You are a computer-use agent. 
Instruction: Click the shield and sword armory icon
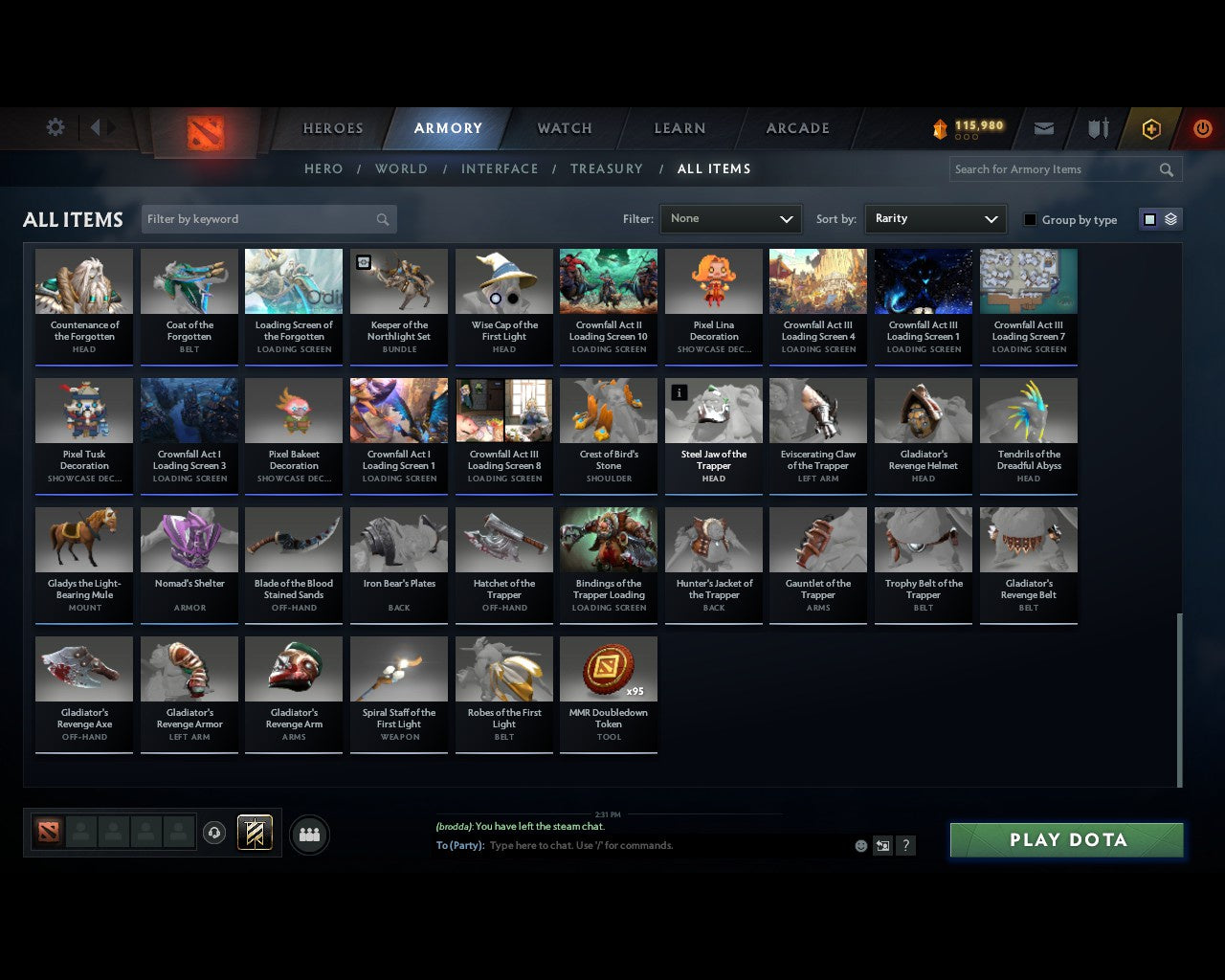coord(1097,128)
